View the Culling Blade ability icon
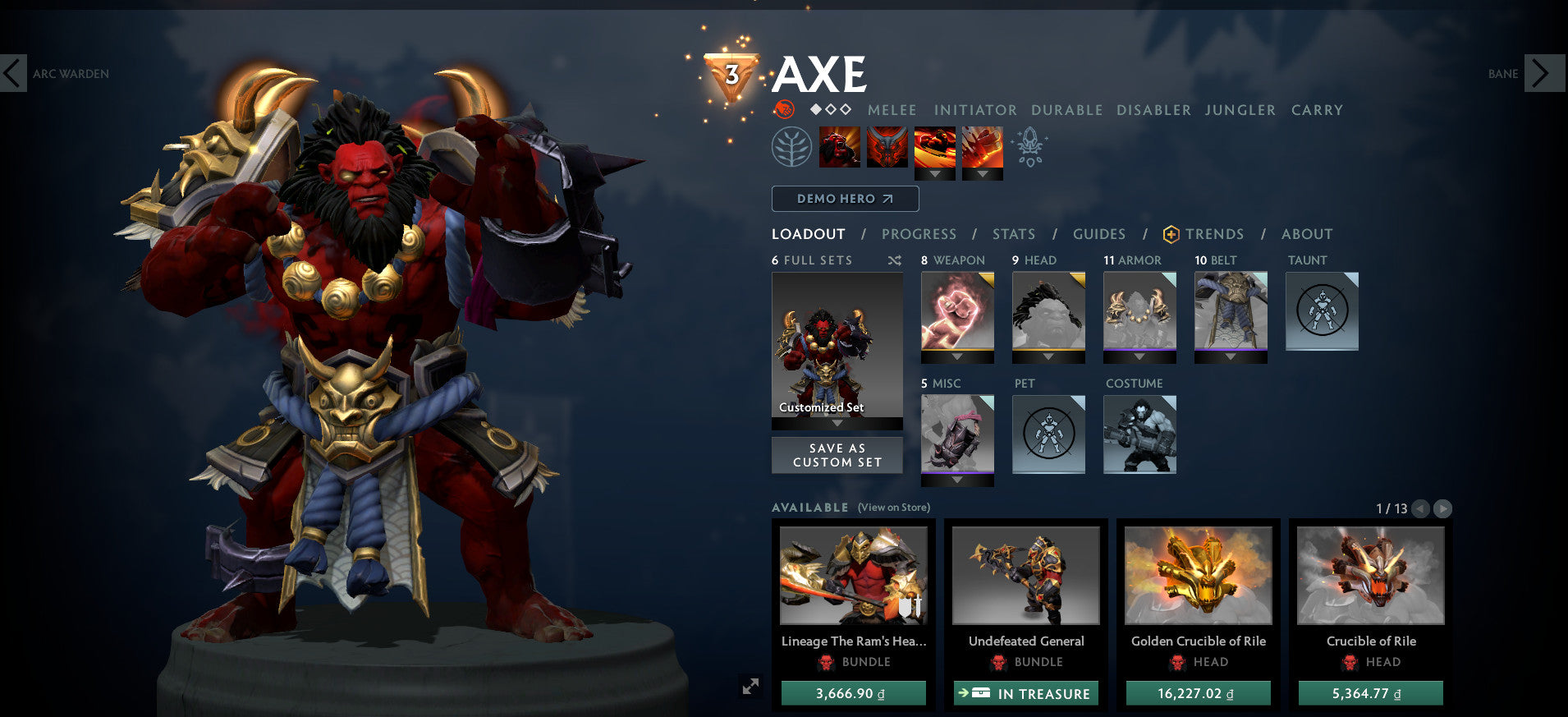This screenshot has height=717, width=1568. point(981,148)
